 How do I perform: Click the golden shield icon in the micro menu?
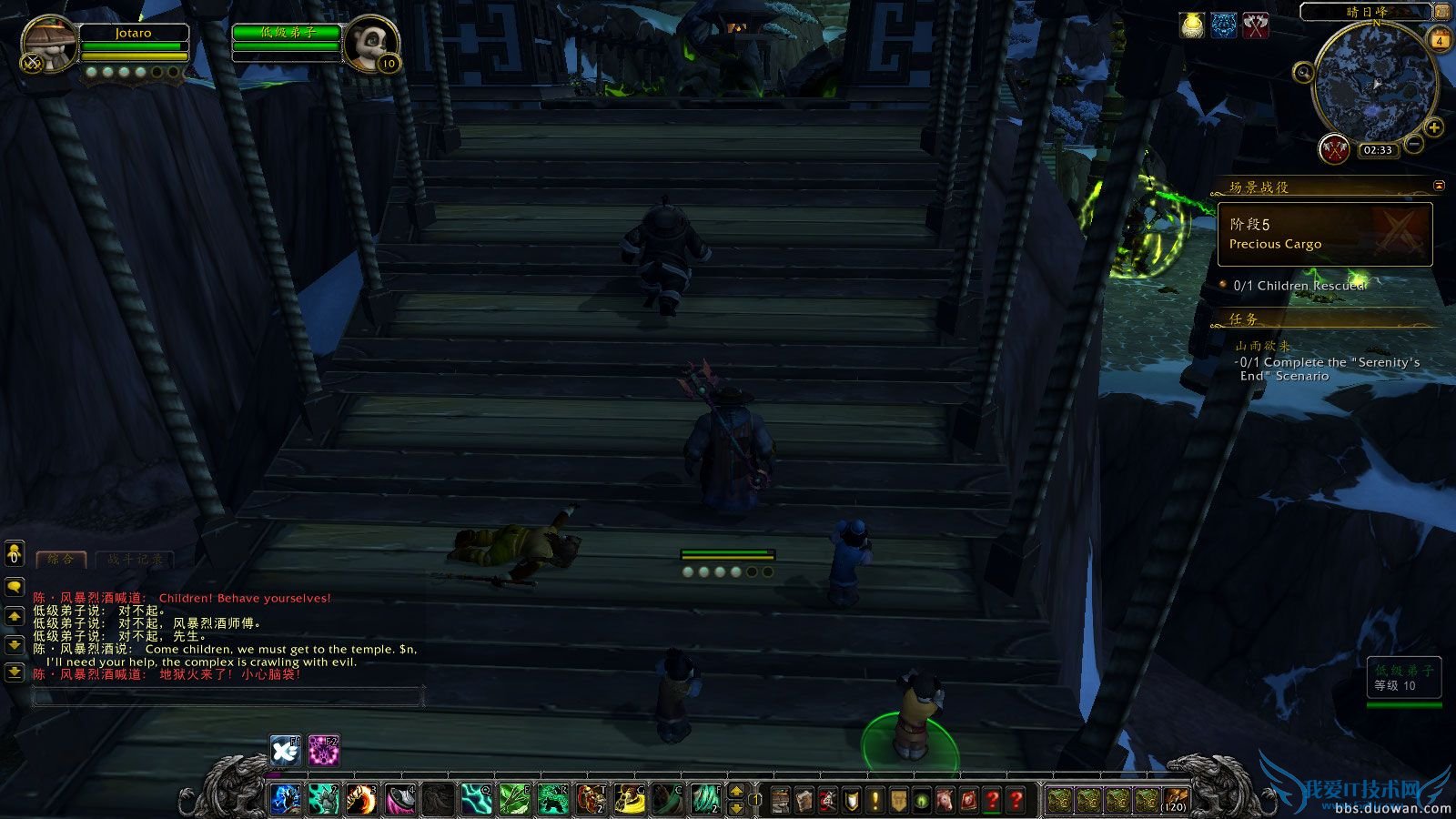[849, 801]
